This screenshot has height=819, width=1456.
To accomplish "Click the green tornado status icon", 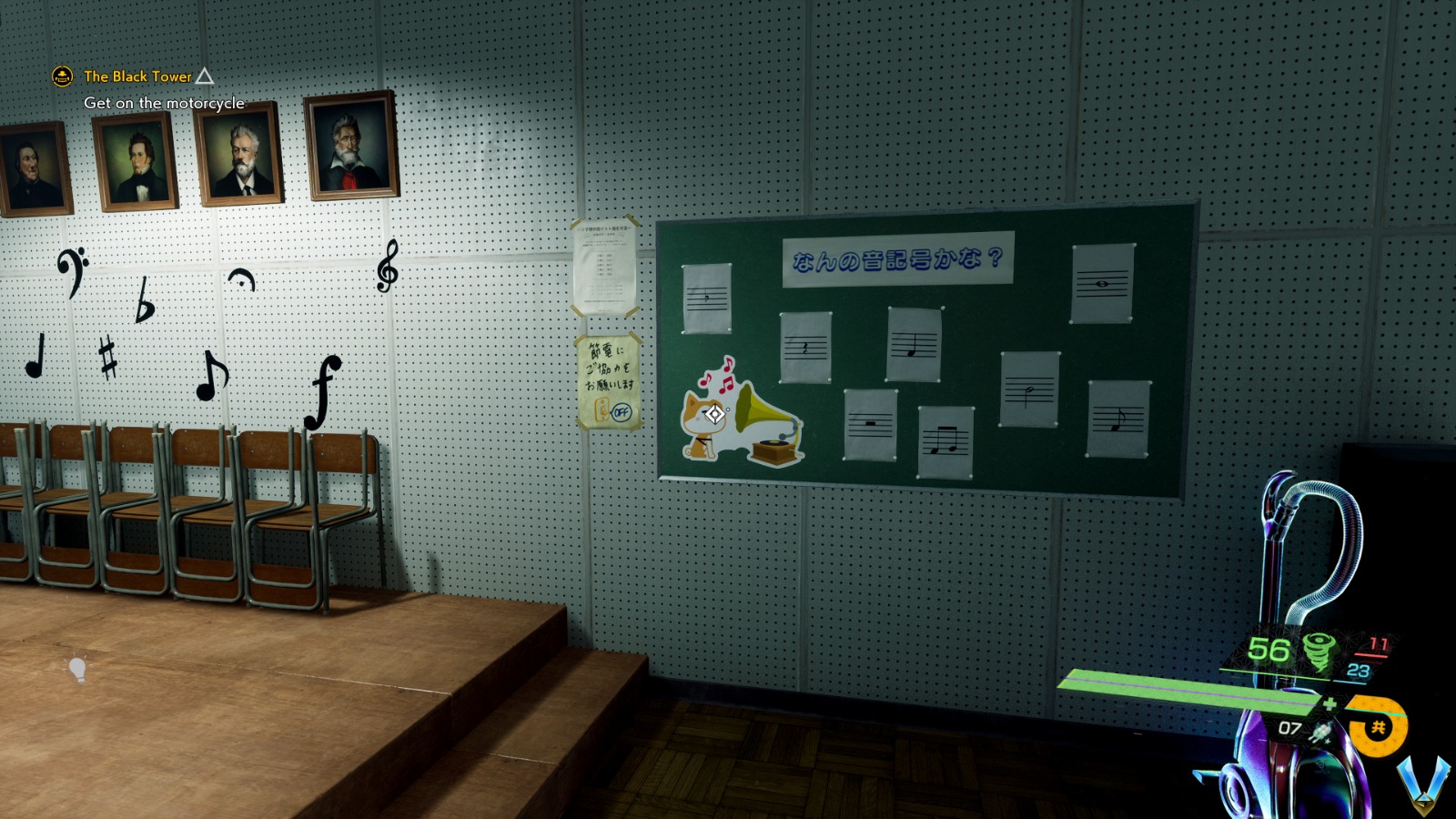I will (x=1316, y=653).
